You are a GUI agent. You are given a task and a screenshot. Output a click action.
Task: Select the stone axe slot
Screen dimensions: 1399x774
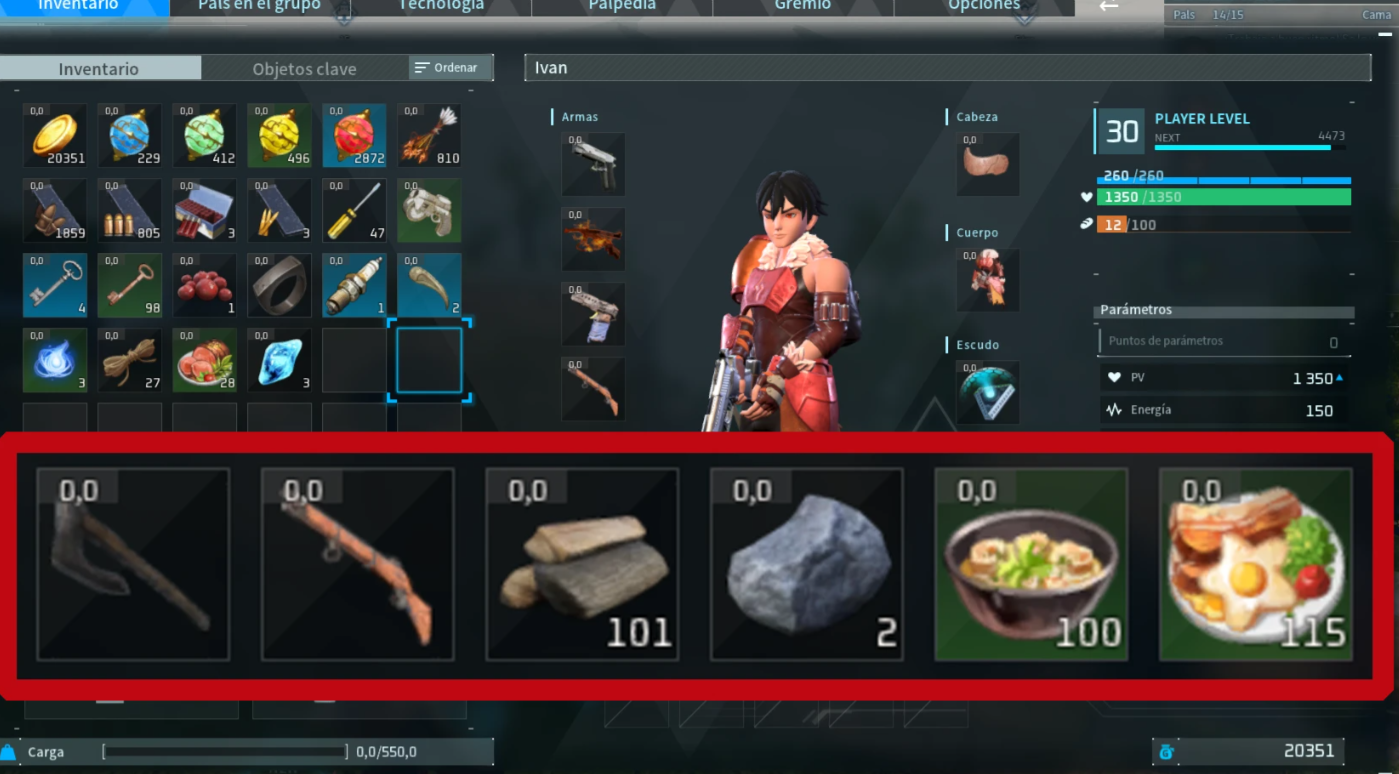[133, 564]
